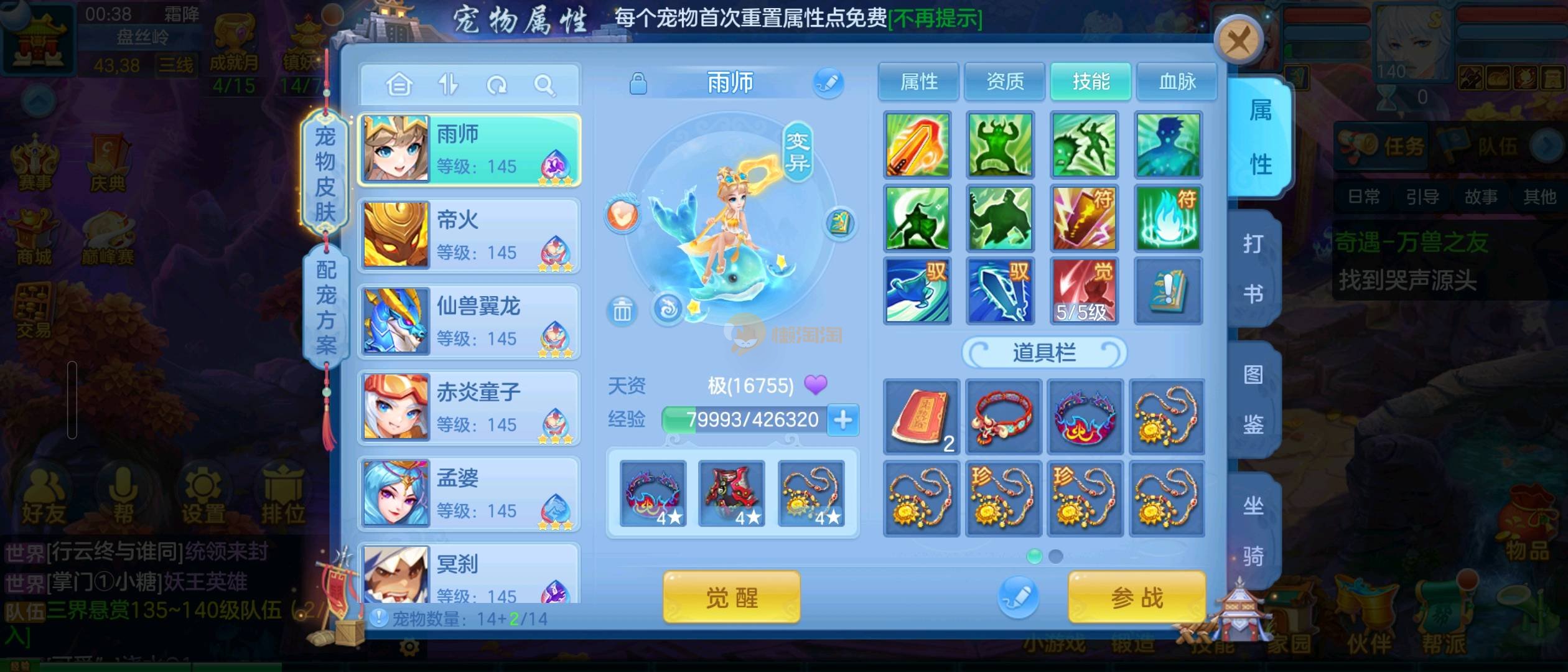Add pet experience with the plus button
The width and height of the screenshot is (1568, 672).
point(843,420)
